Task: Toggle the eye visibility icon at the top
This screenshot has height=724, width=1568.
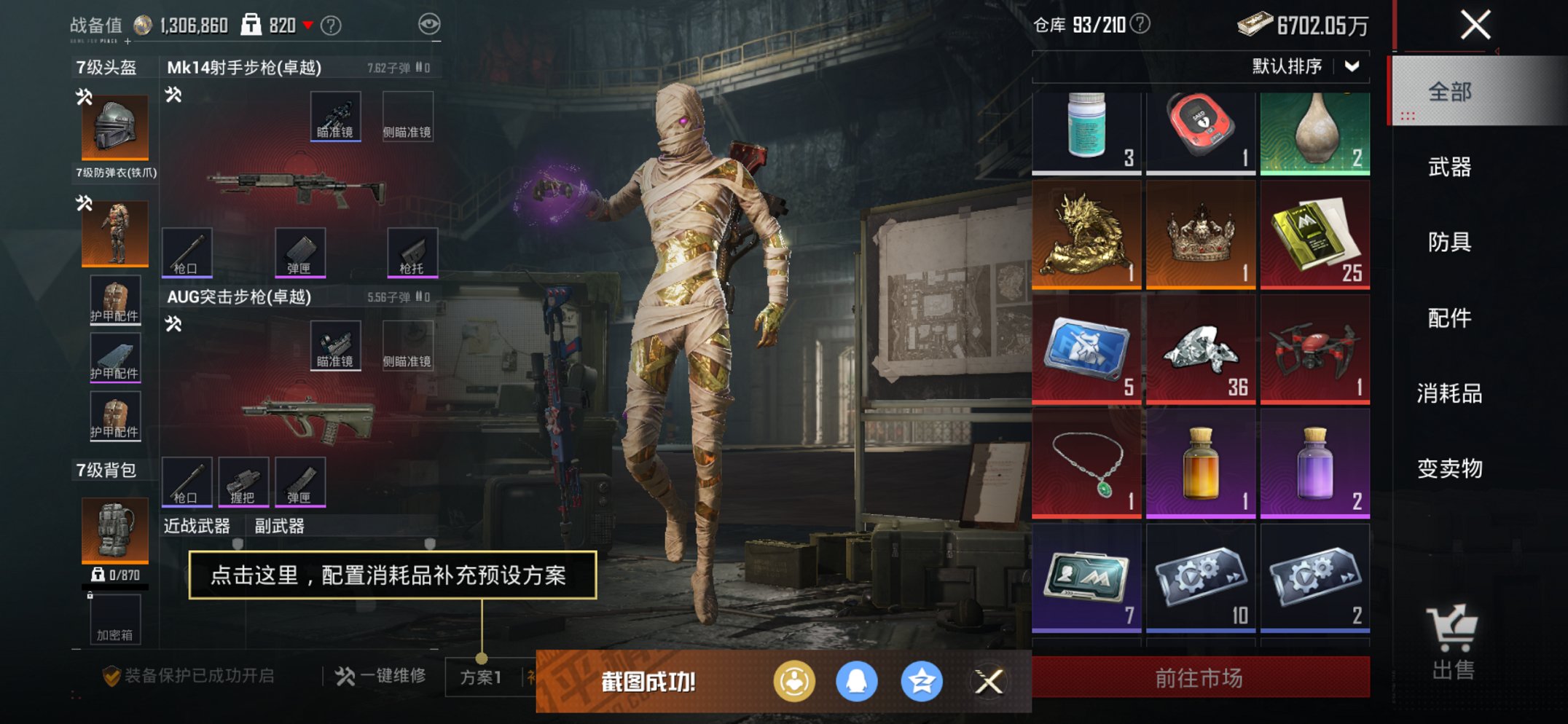Action: pos(431,23)
